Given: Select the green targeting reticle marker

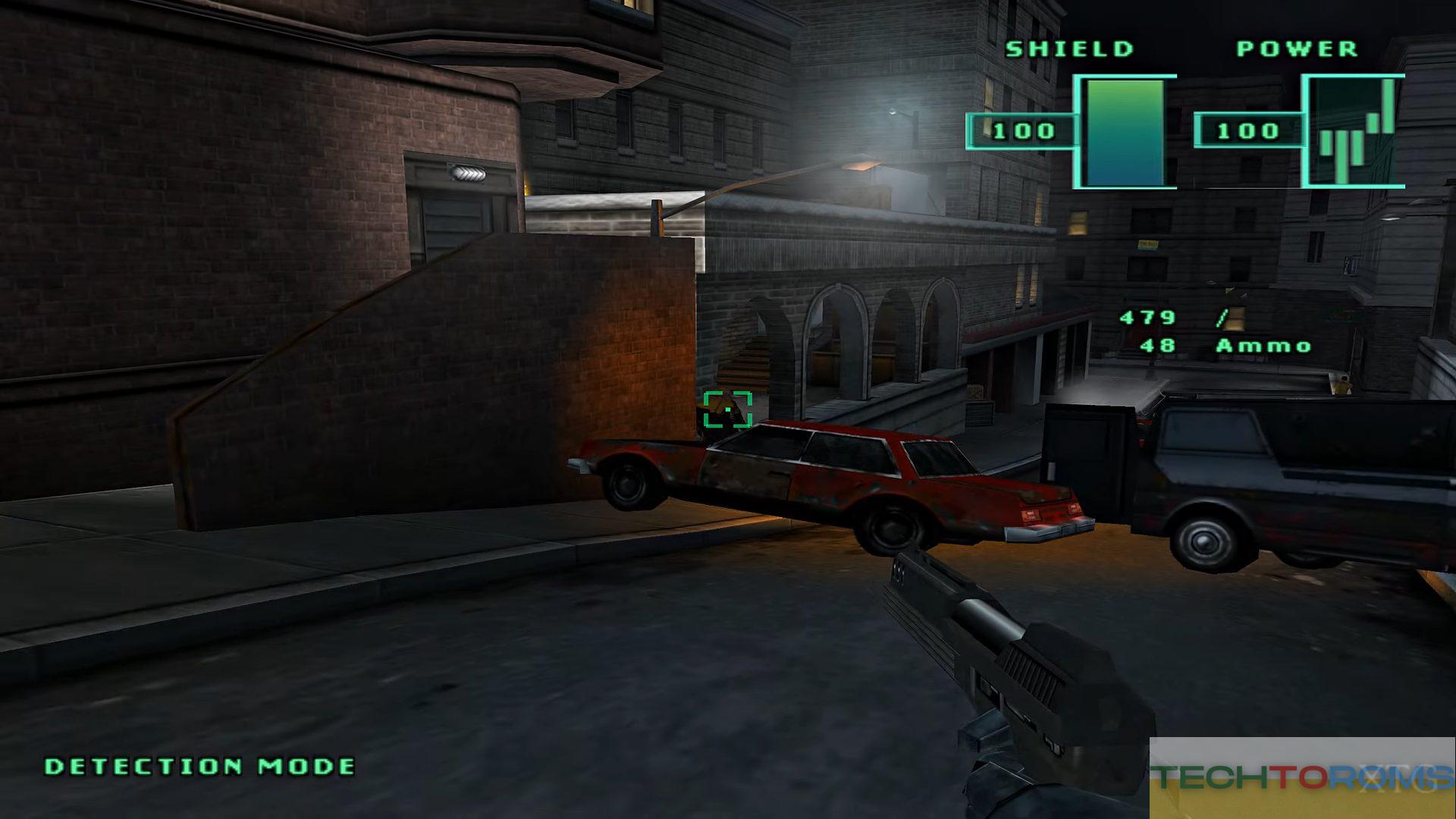Looking at the screenshot, I should [x=727, y=409].
